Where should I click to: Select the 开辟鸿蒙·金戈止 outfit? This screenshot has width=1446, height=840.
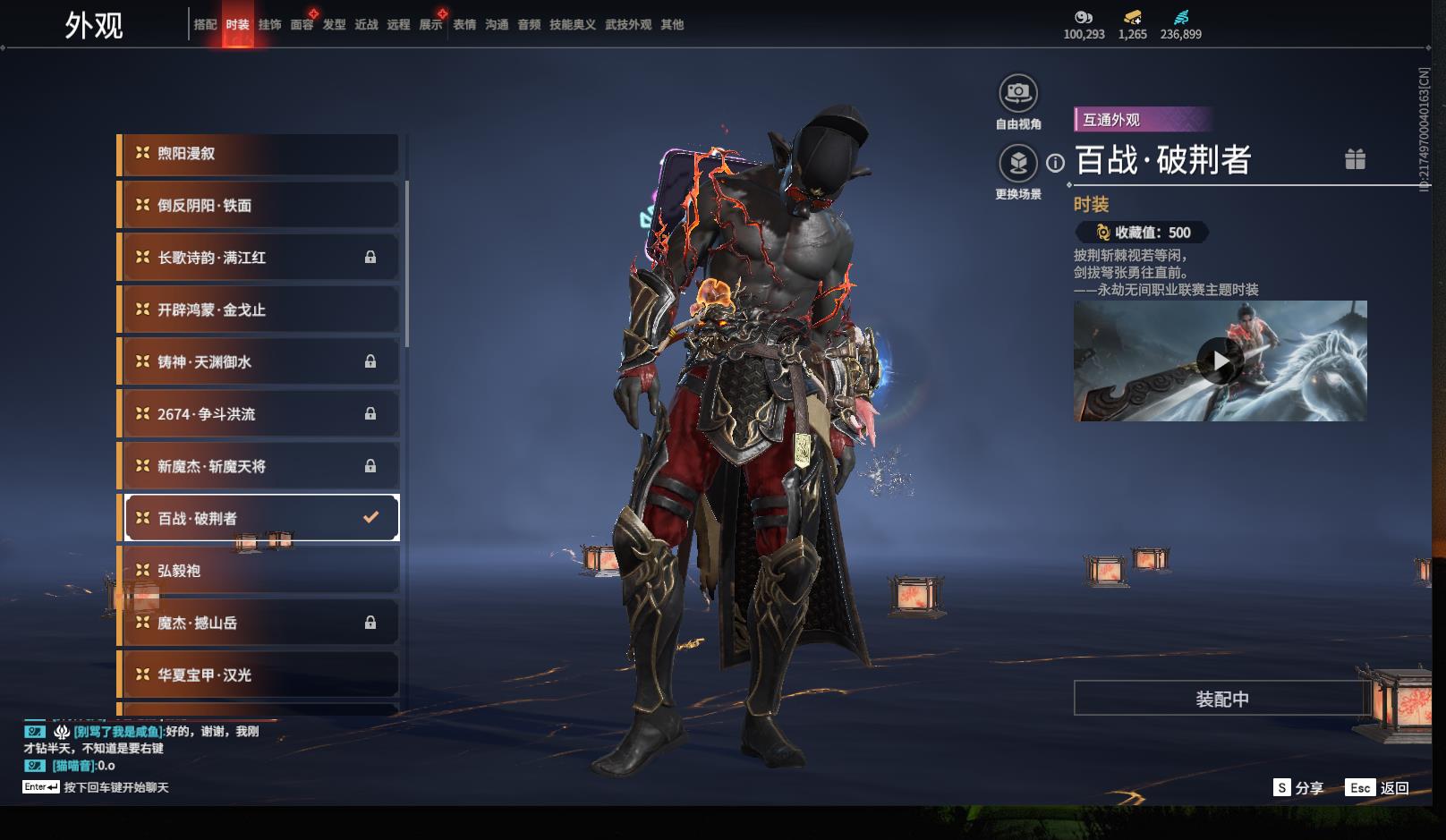pyautogui.click(x=259, y=310)
